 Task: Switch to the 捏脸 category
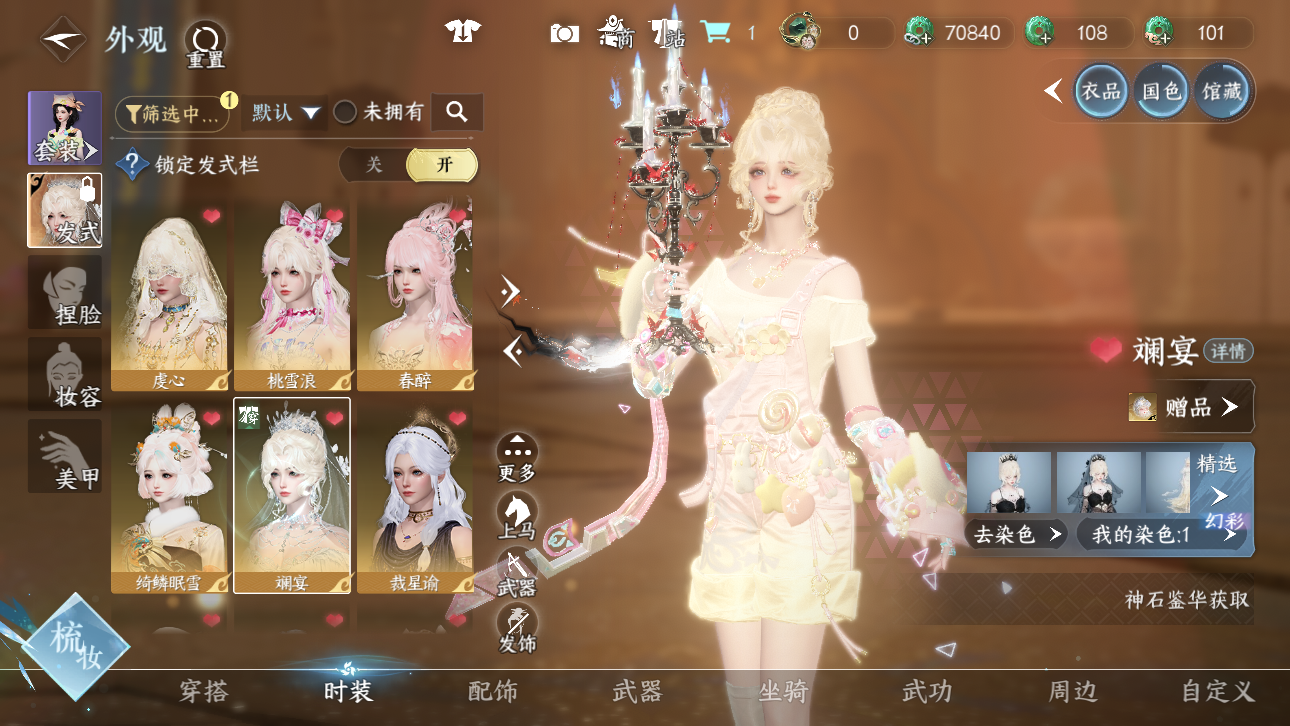(x=65, y=292)
